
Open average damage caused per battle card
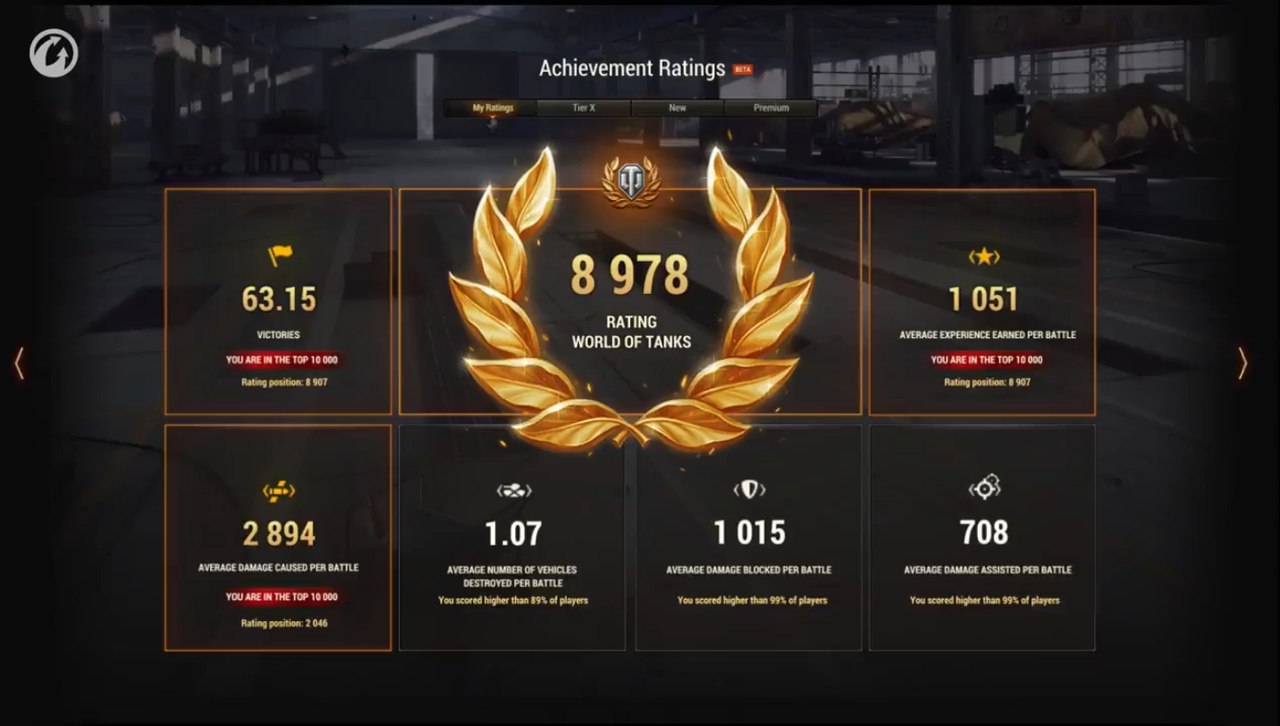click(x=278, y=538)
